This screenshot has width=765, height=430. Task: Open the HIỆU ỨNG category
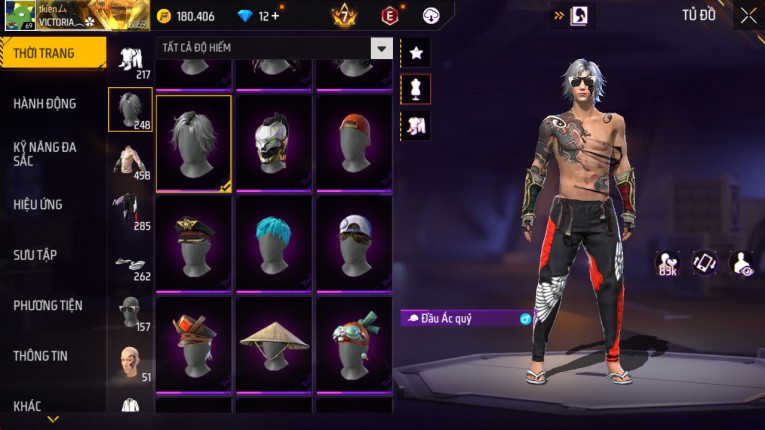coord(39,204)
